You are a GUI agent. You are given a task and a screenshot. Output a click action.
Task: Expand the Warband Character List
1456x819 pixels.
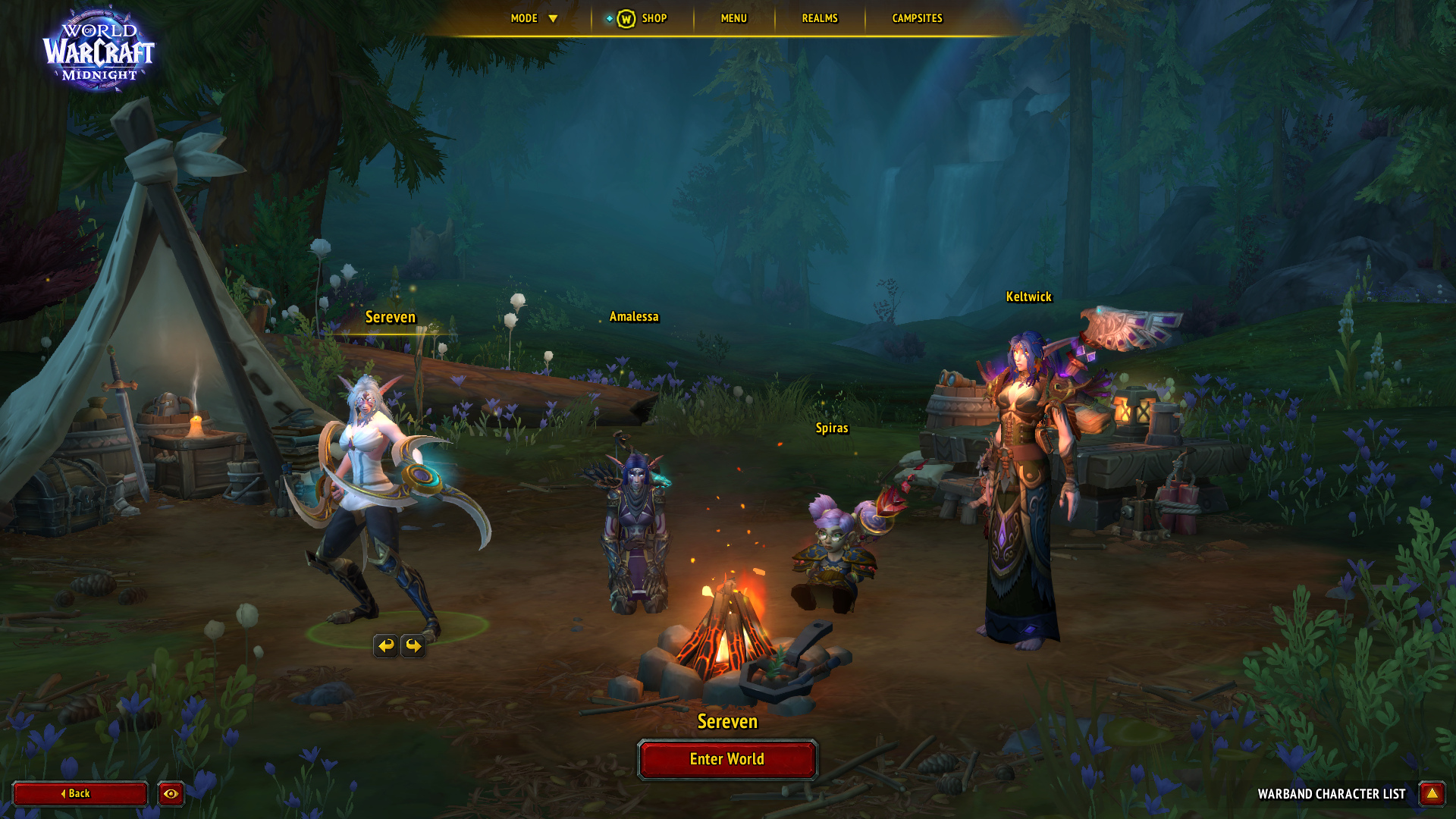coord(1432,794)
